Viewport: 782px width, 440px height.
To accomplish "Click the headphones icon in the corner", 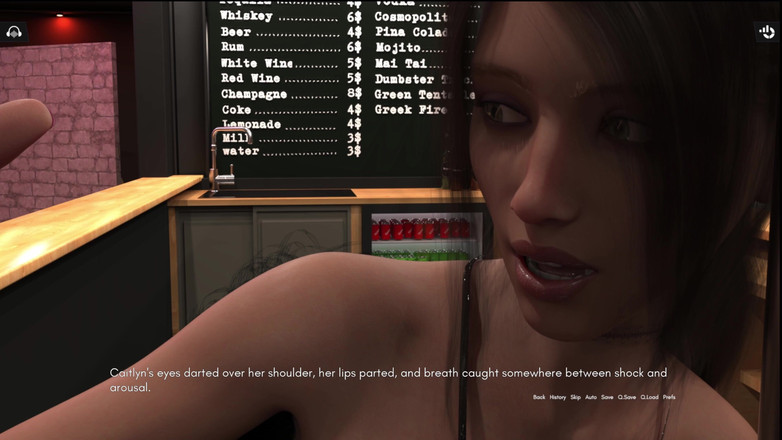I will click(x=14, y=32).
